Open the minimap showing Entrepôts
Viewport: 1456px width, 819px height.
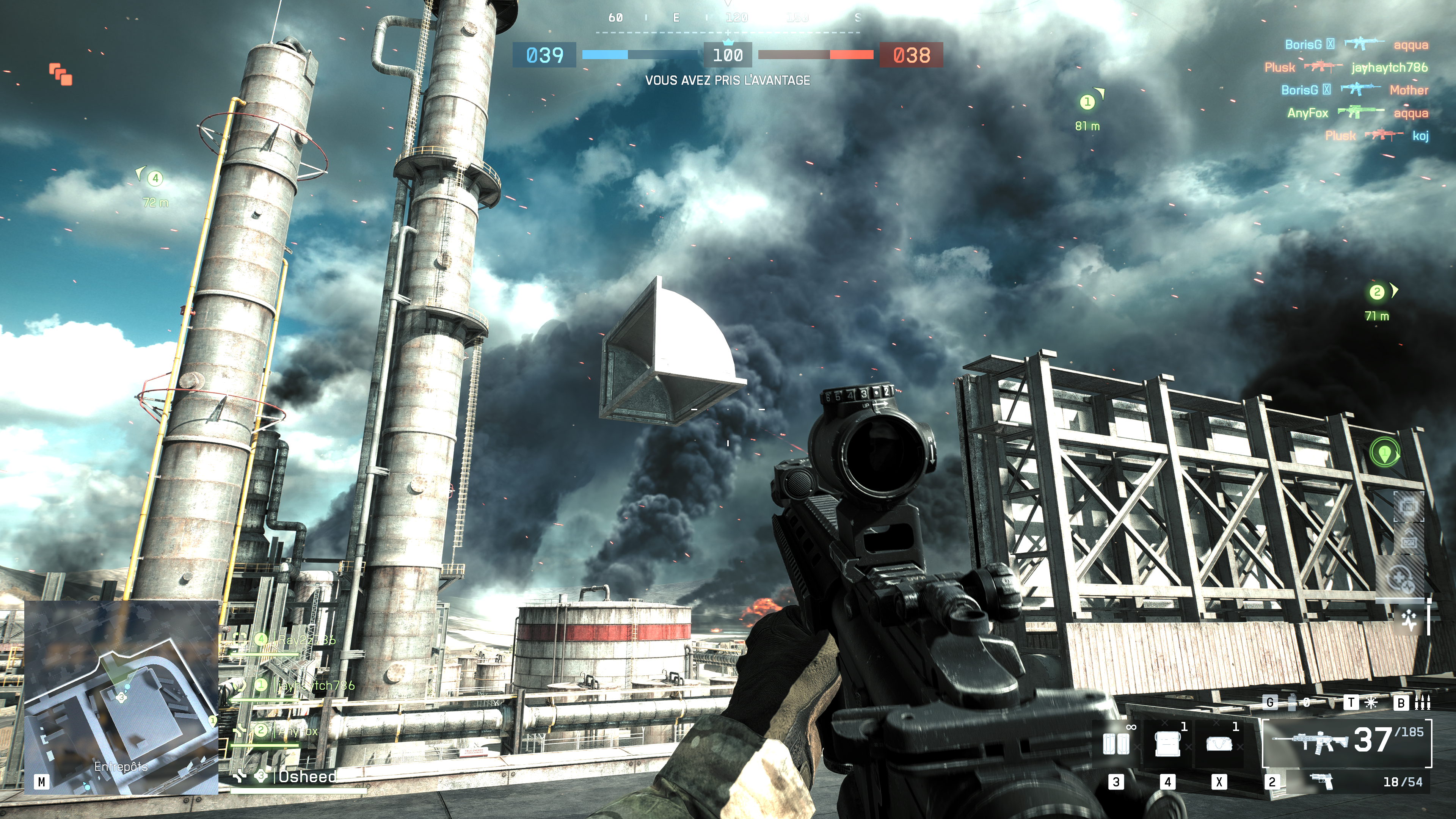point(121,698)
